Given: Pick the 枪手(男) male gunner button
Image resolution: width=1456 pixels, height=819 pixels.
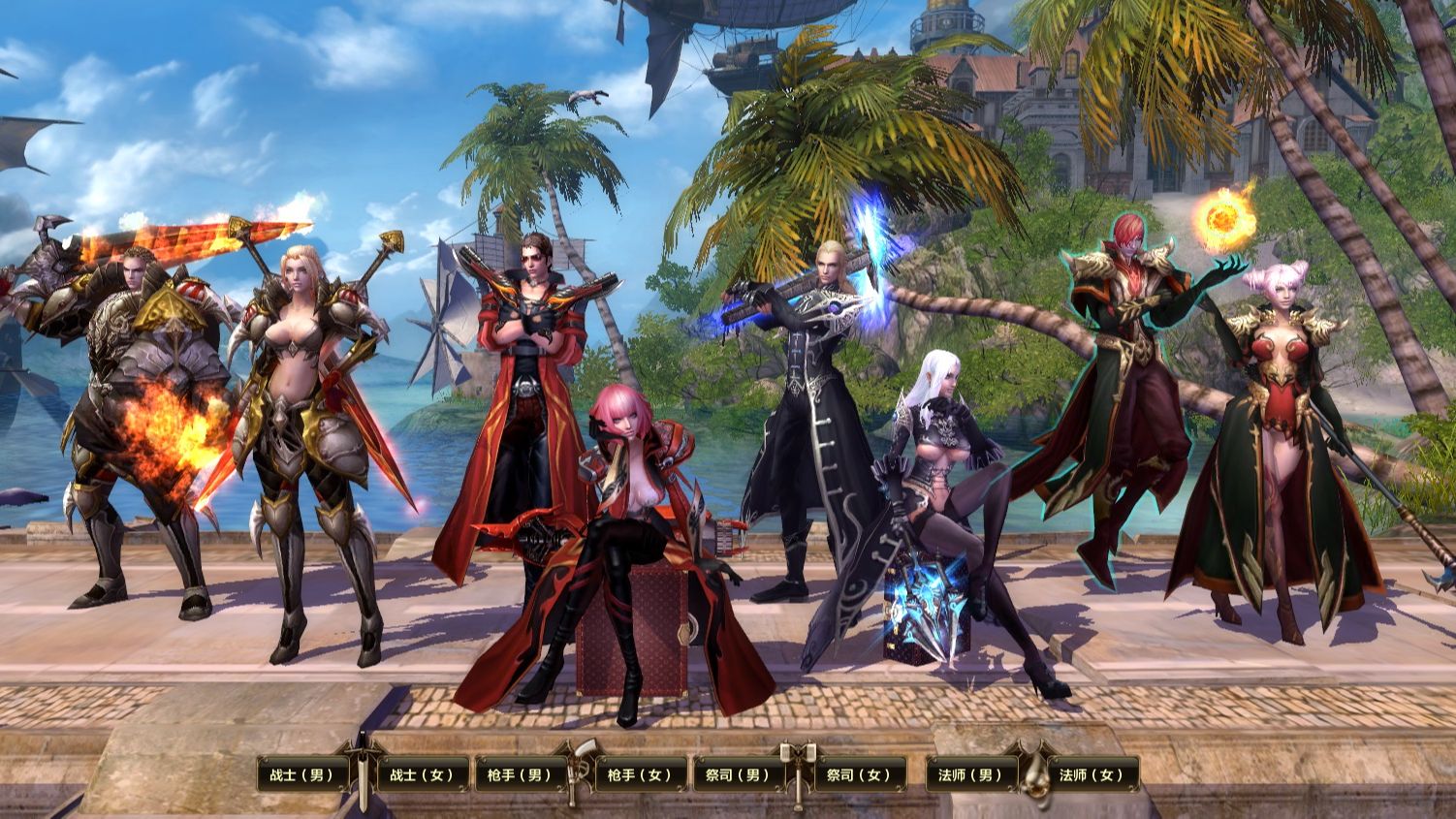Looking at the screenshot, I should click(520, 774).
